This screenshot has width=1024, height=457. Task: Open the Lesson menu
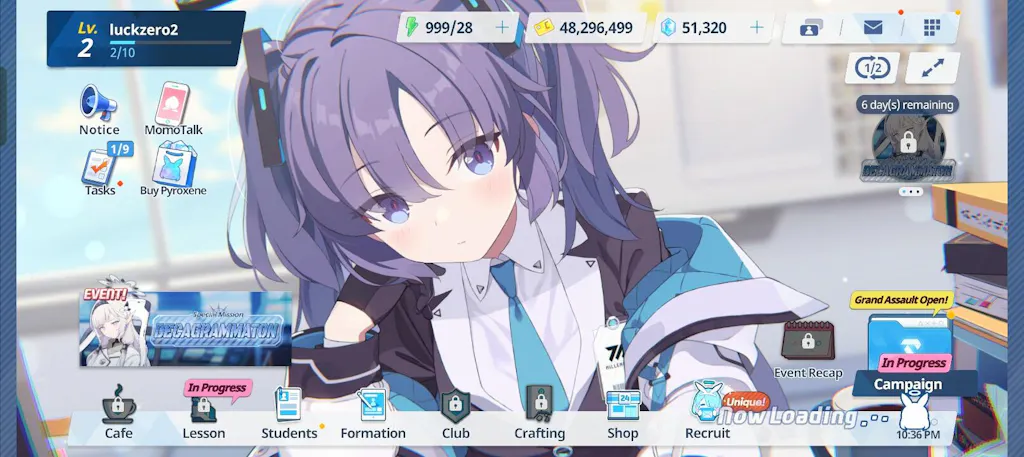pyautogui.click(x=204, y=414)
